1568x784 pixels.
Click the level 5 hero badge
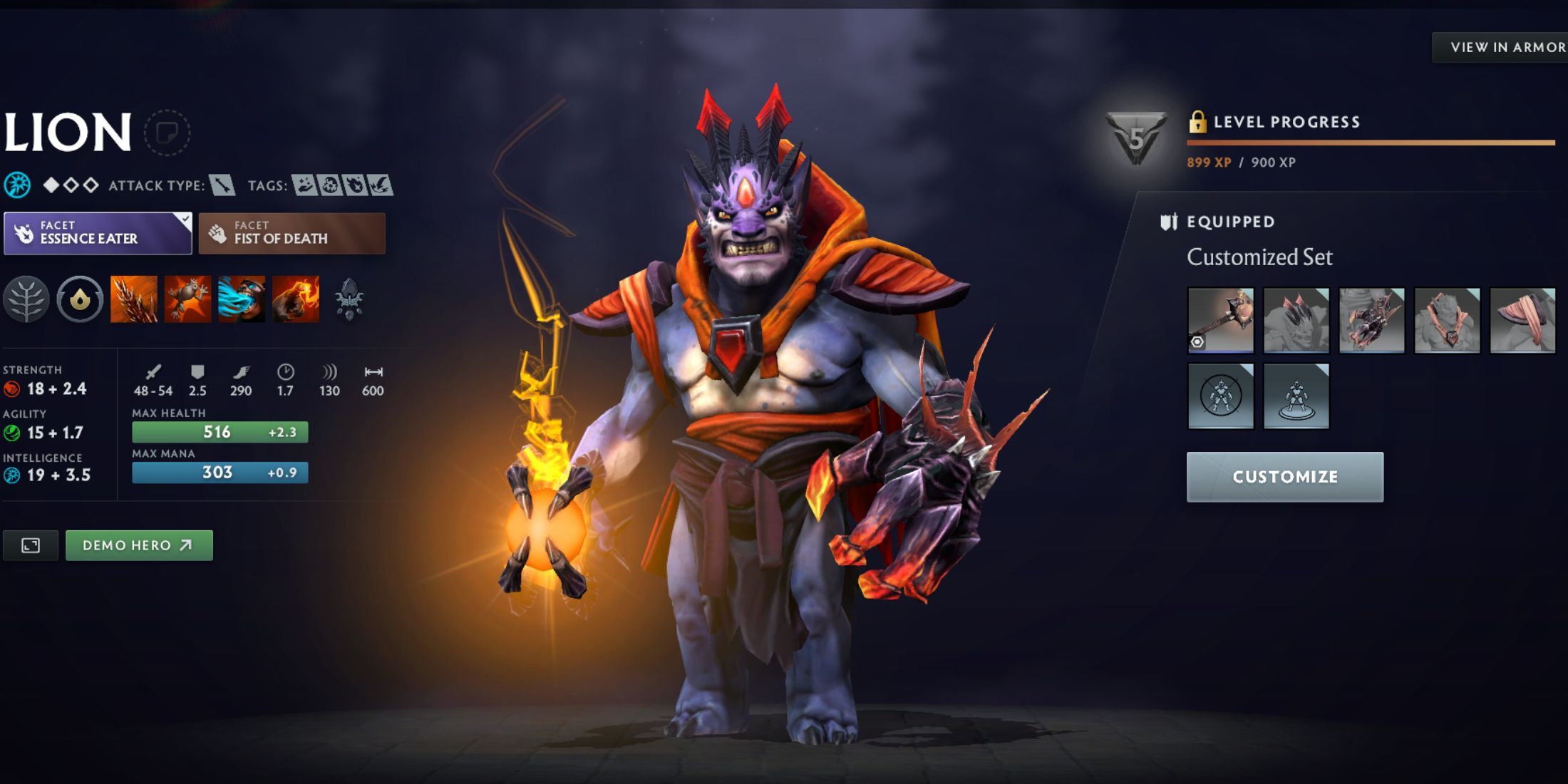1135,138
